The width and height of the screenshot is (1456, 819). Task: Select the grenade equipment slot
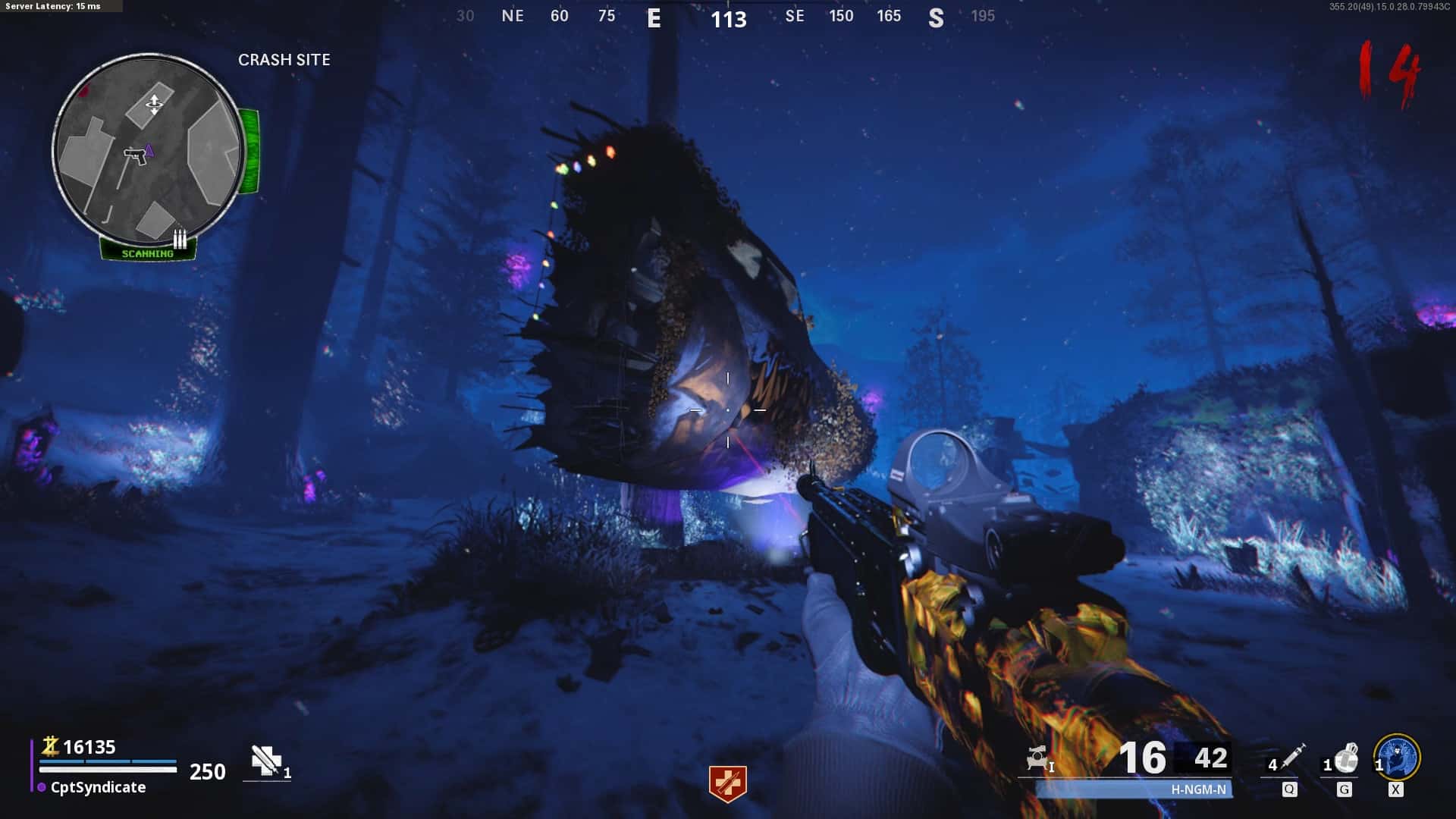pyautogui.click(x=1344, y=759)
